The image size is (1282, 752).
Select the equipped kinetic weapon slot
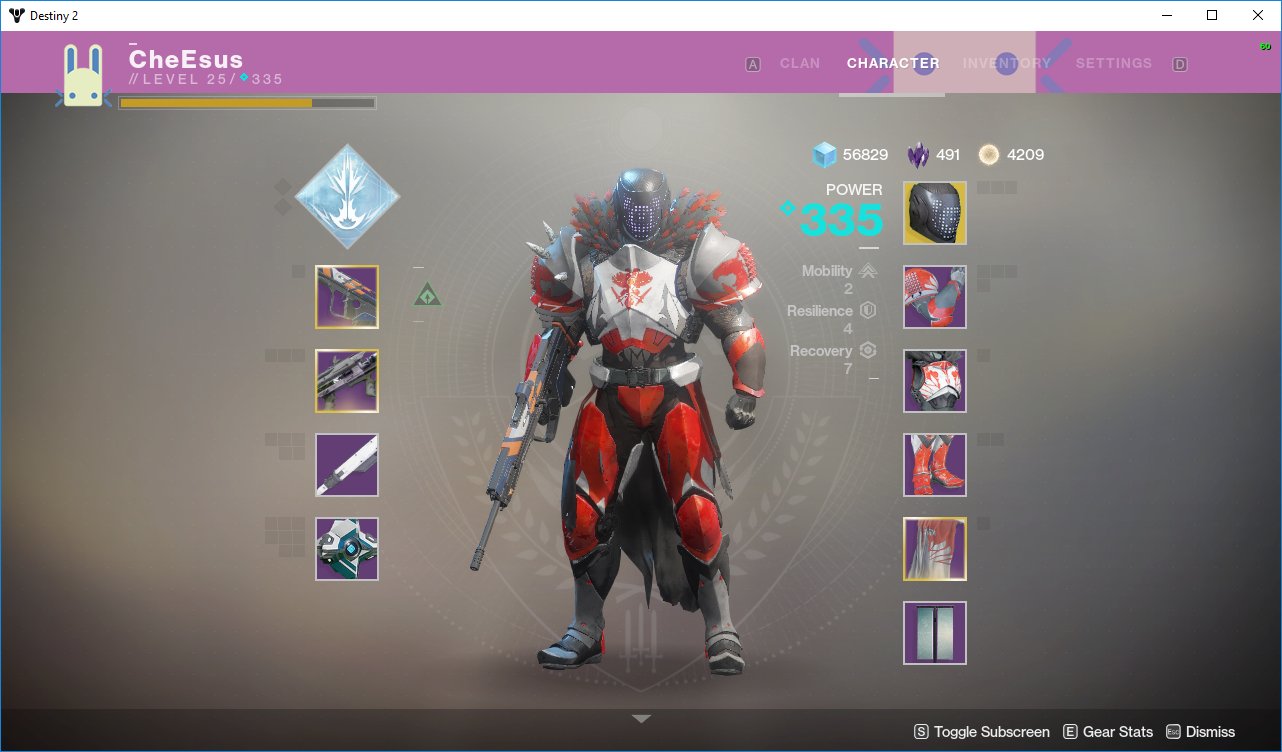[x=347, y=297]
